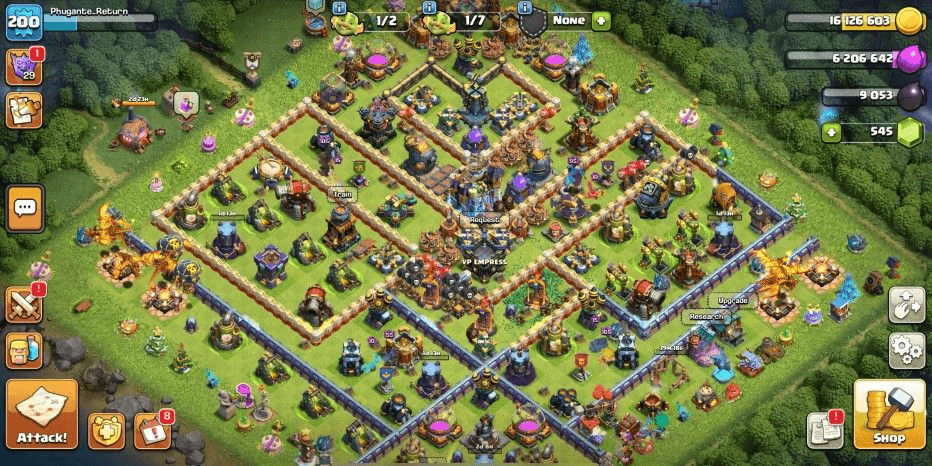
Task: Tap the Attack! map button
Action: (x=42, y=414)
